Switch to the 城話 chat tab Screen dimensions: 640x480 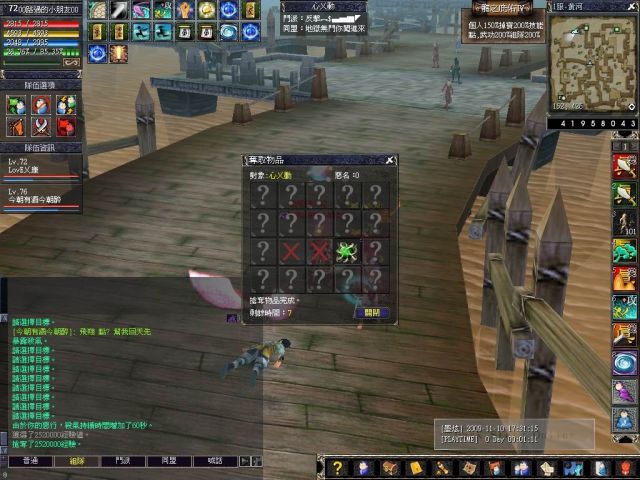pos(215,461)
